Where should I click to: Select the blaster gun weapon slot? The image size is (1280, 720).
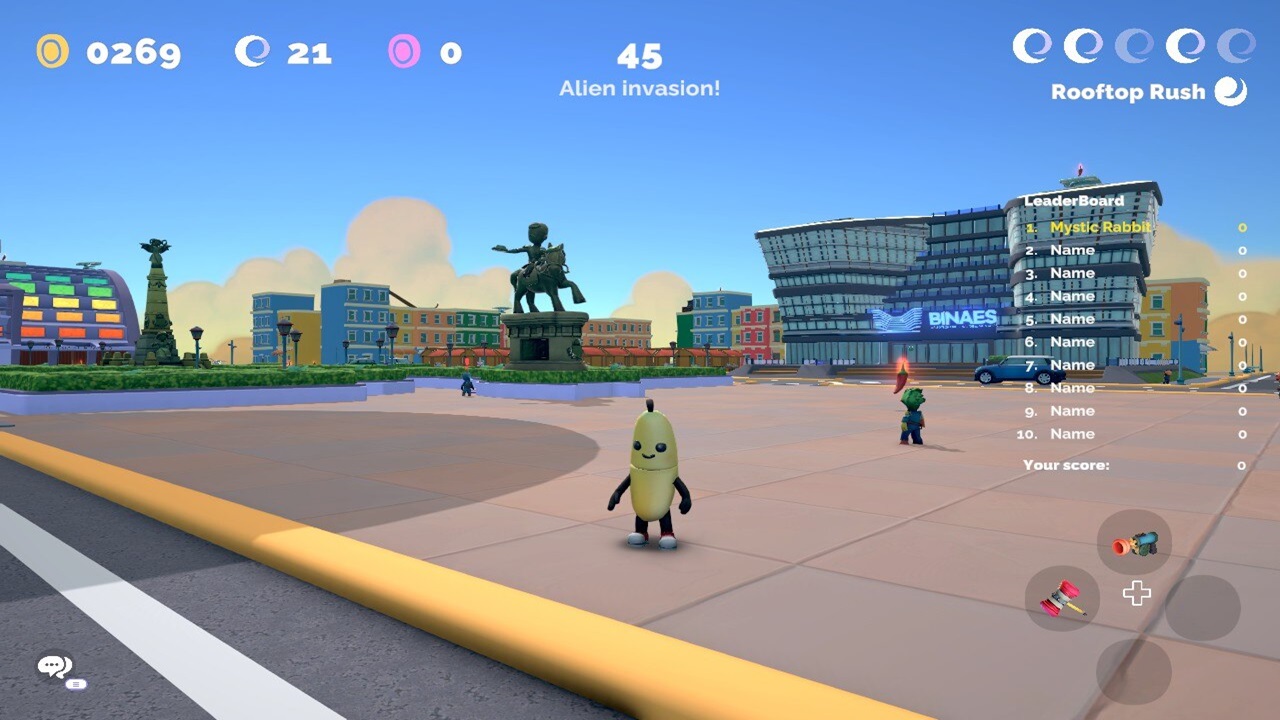(x=1134, y=543)
